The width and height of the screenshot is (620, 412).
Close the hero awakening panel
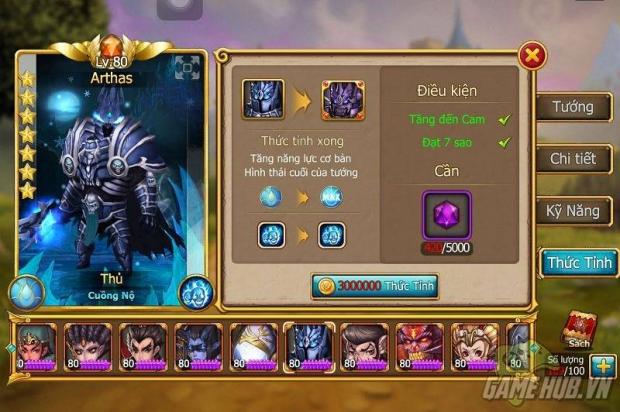(533, 55)
